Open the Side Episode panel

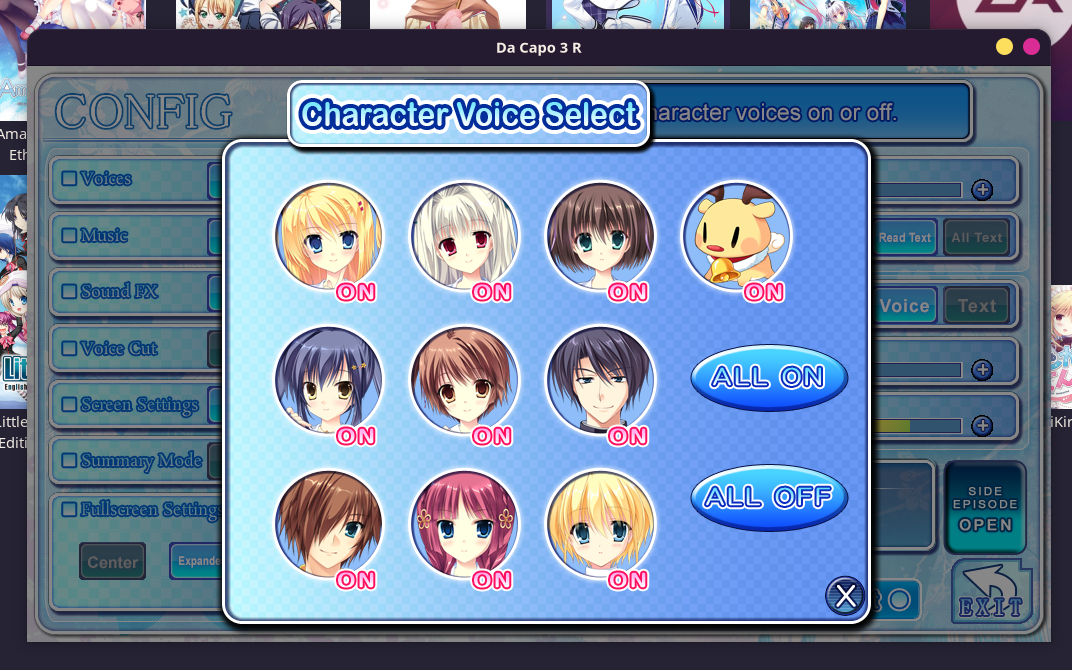(985, 508)
